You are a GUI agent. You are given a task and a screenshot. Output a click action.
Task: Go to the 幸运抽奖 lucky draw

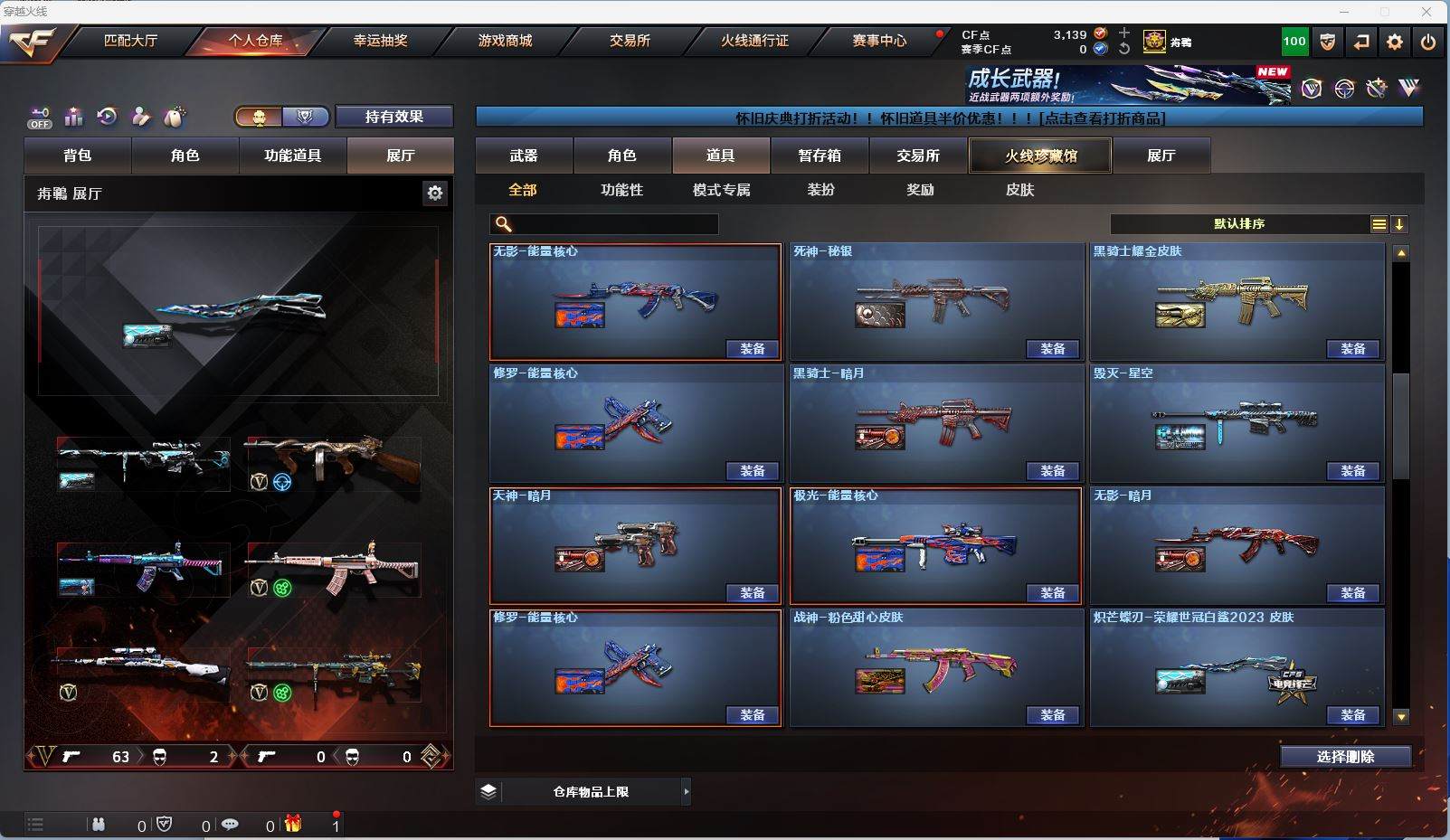[380, 41]
